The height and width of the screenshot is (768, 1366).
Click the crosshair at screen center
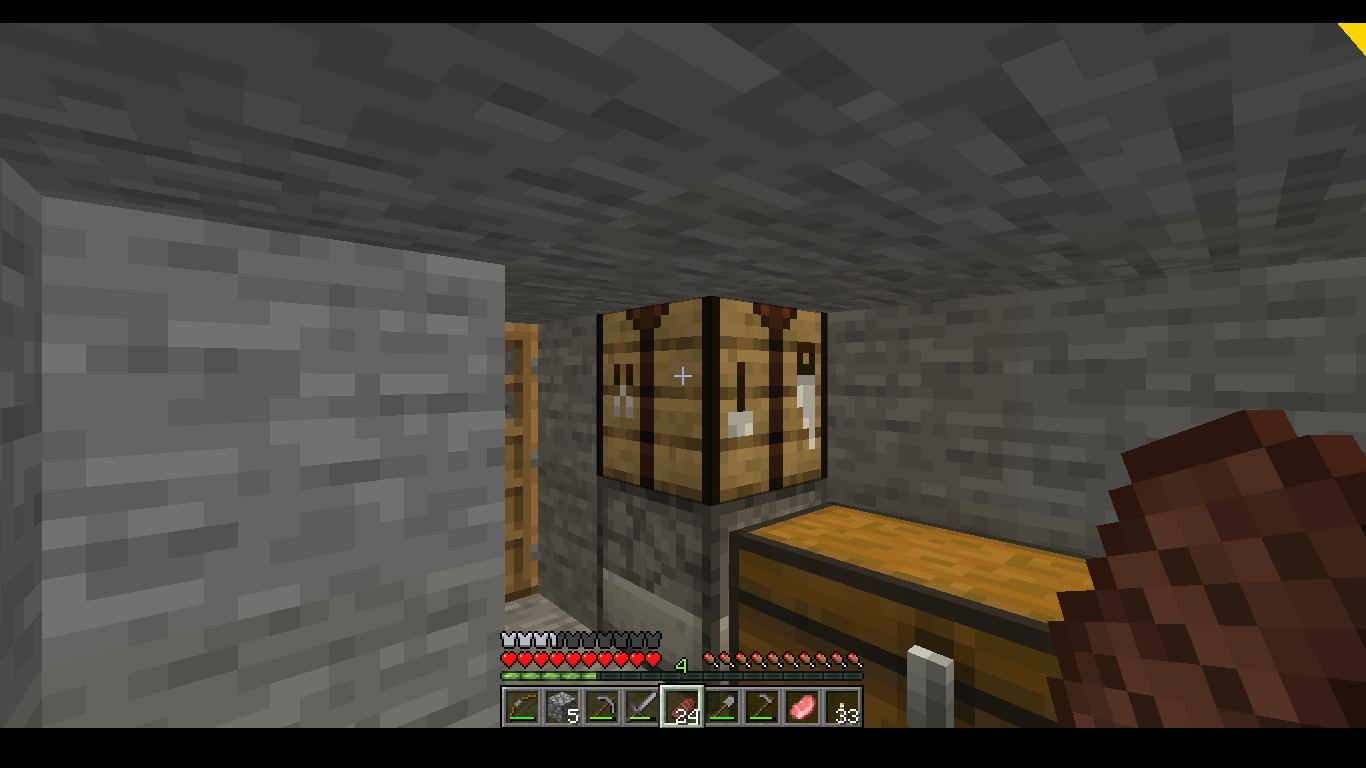click(683, 376)
